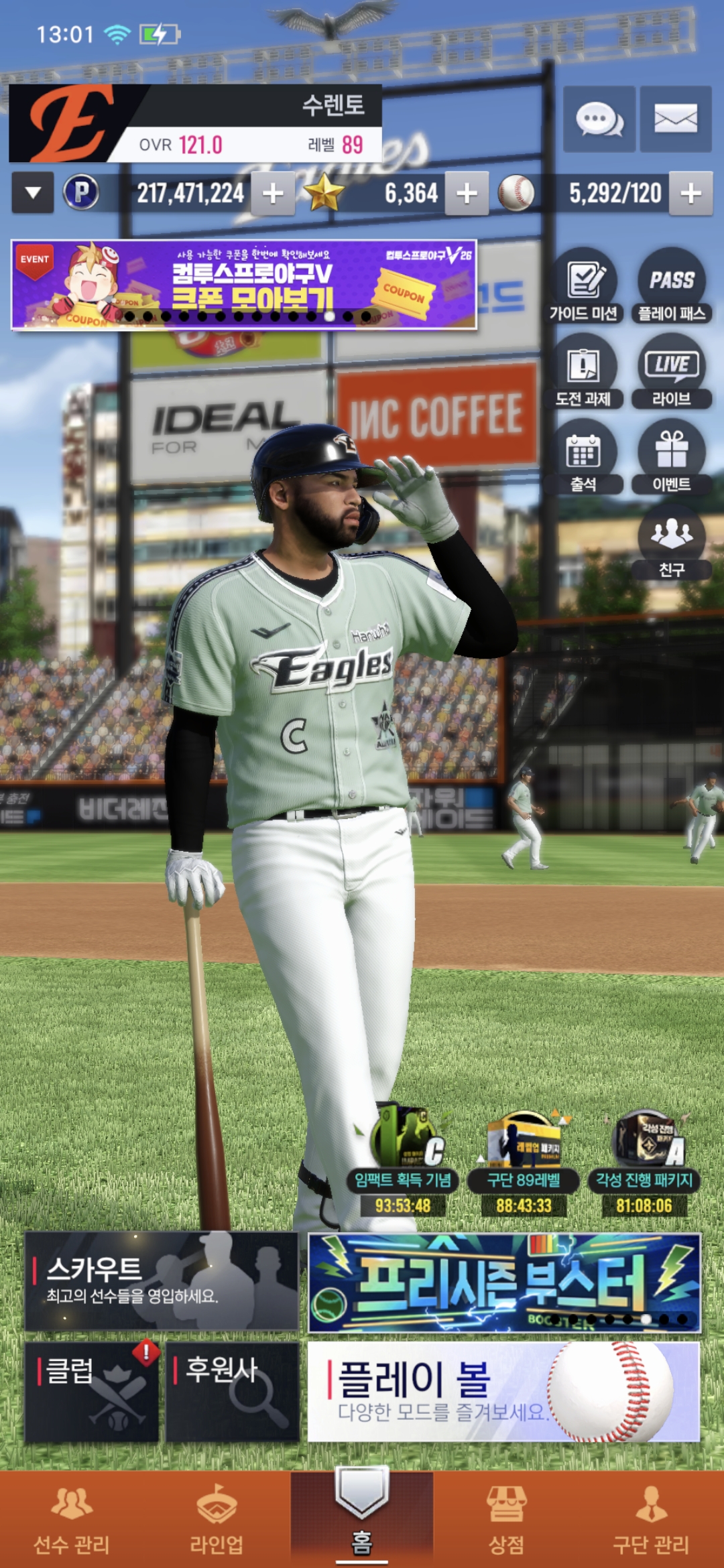Add more stars with the plus button

tap(467, 194)
